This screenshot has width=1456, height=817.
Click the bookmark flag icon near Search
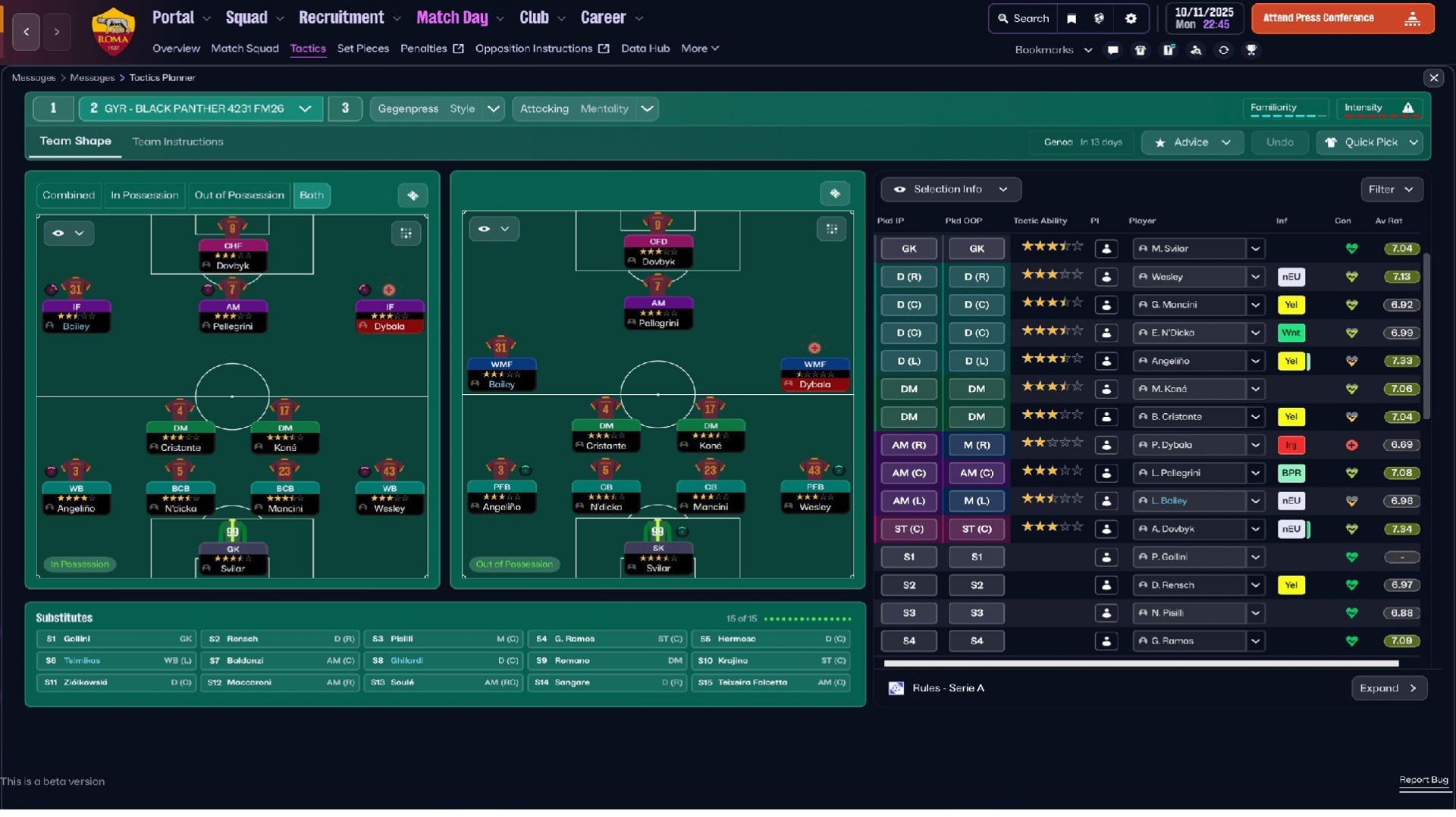click(x=1072, y=18)
